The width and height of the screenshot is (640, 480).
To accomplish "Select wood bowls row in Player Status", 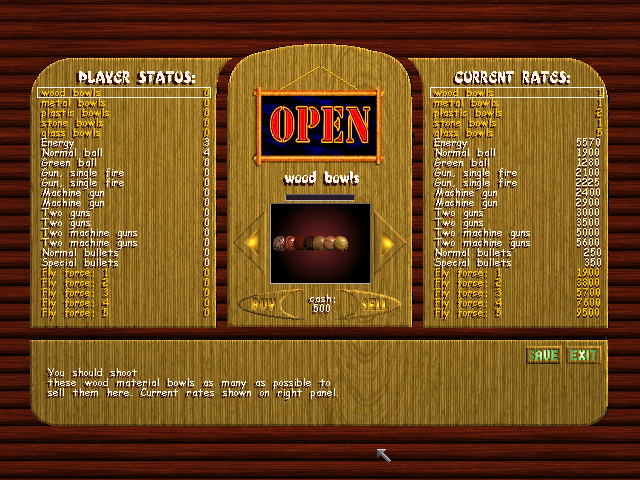I will coord(125,93).
